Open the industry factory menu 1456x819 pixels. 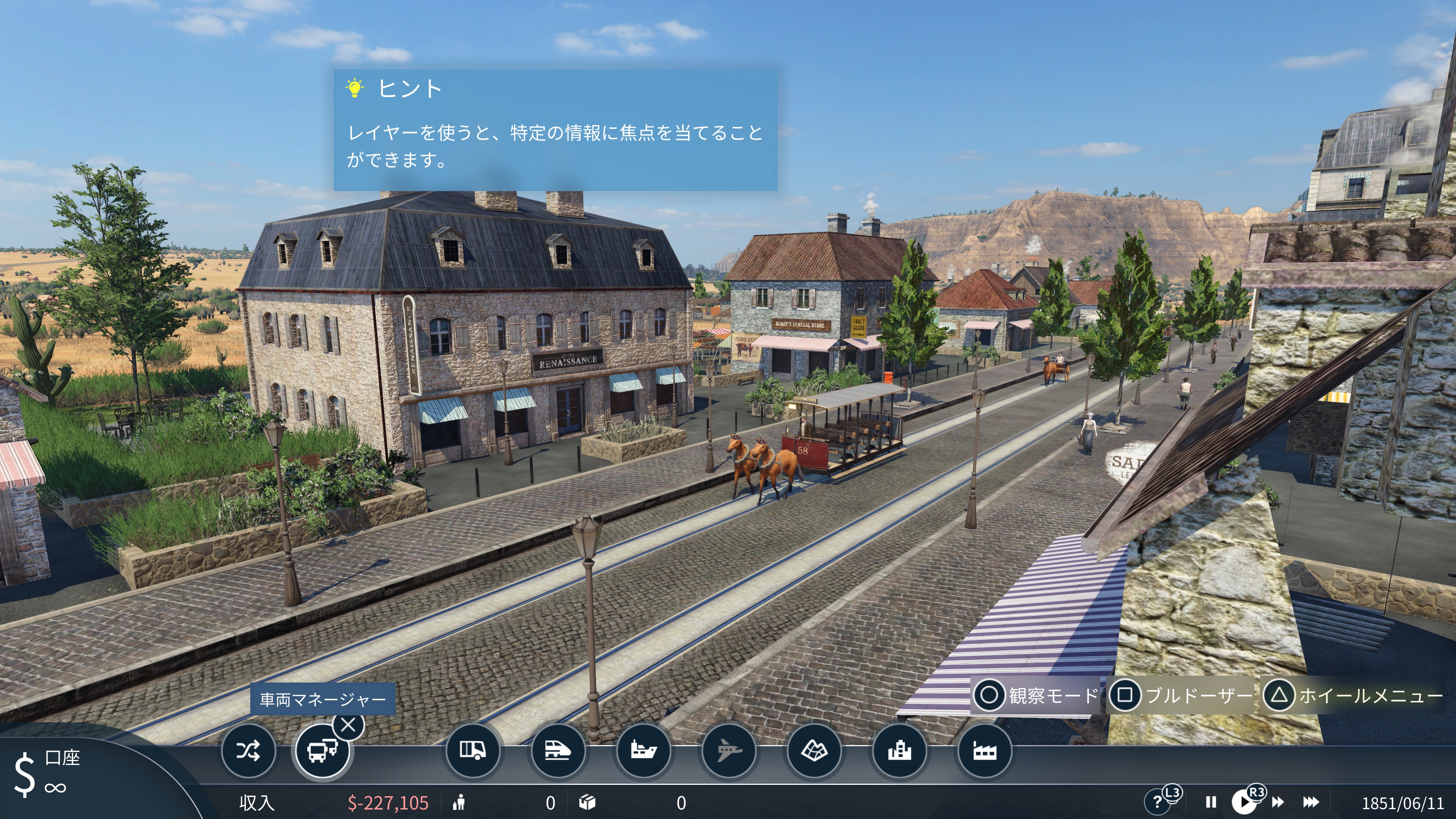(985, 751)
